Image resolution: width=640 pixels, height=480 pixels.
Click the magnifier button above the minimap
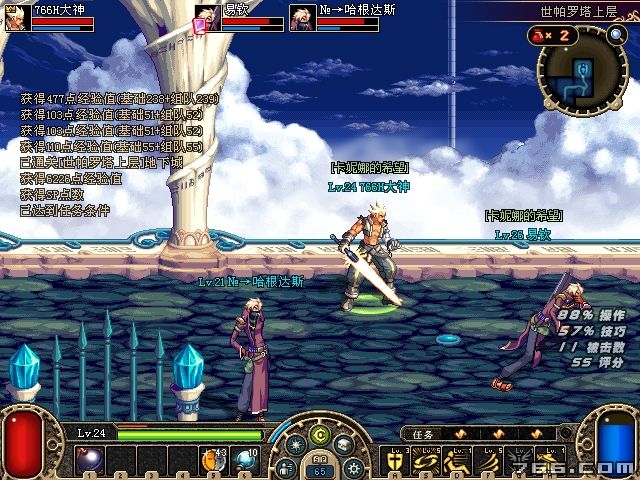[x=615, y=35]
